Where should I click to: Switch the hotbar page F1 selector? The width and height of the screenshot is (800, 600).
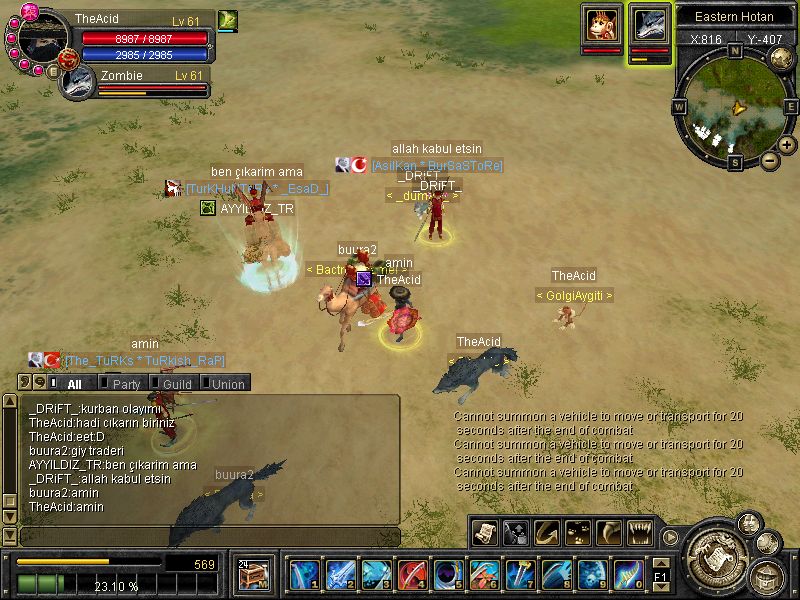click(660, 577)
